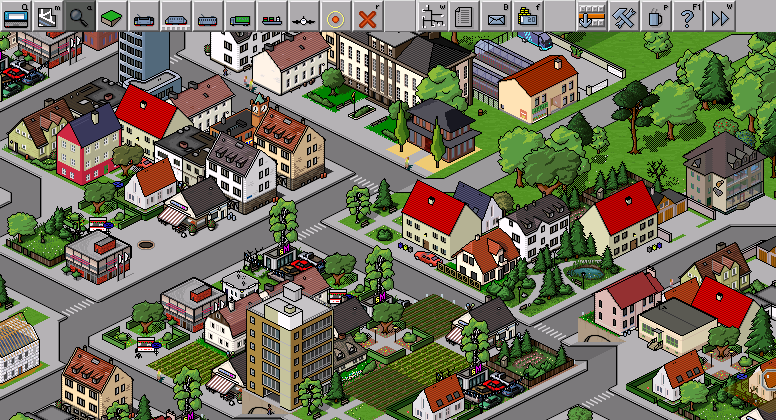The height and width of the screenshot is (420, 776).
Task: Open the document lists window
Action: pos(464,16)
